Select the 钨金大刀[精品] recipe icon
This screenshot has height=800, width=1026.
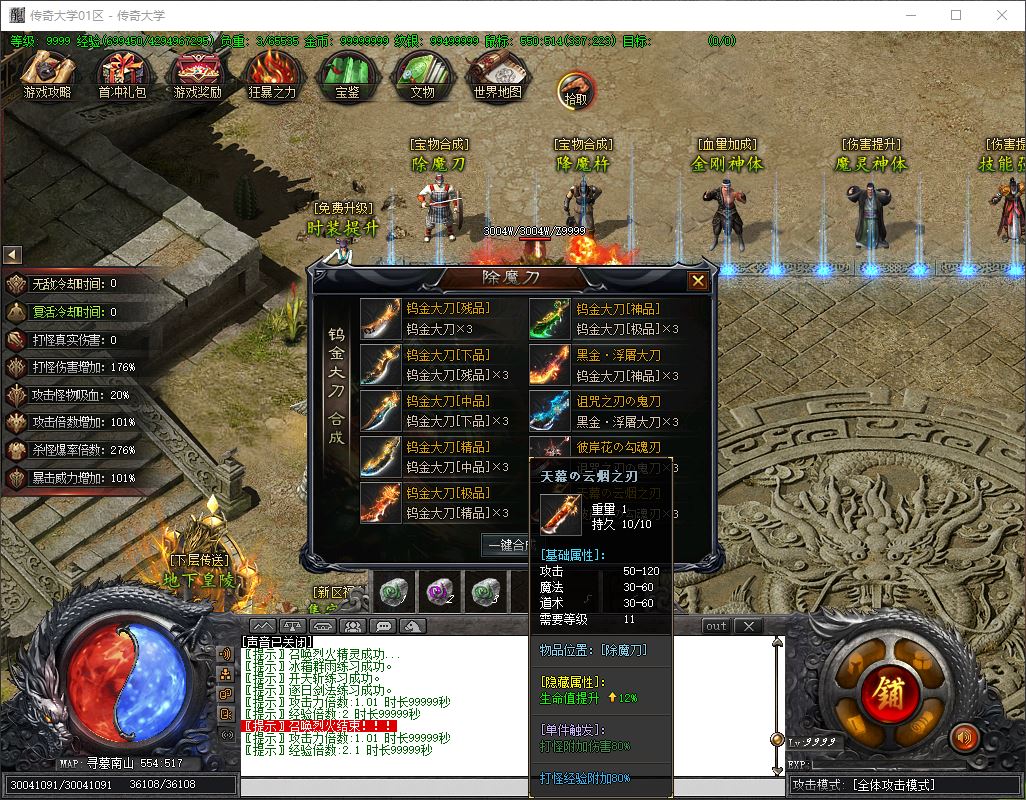point(381,457)
